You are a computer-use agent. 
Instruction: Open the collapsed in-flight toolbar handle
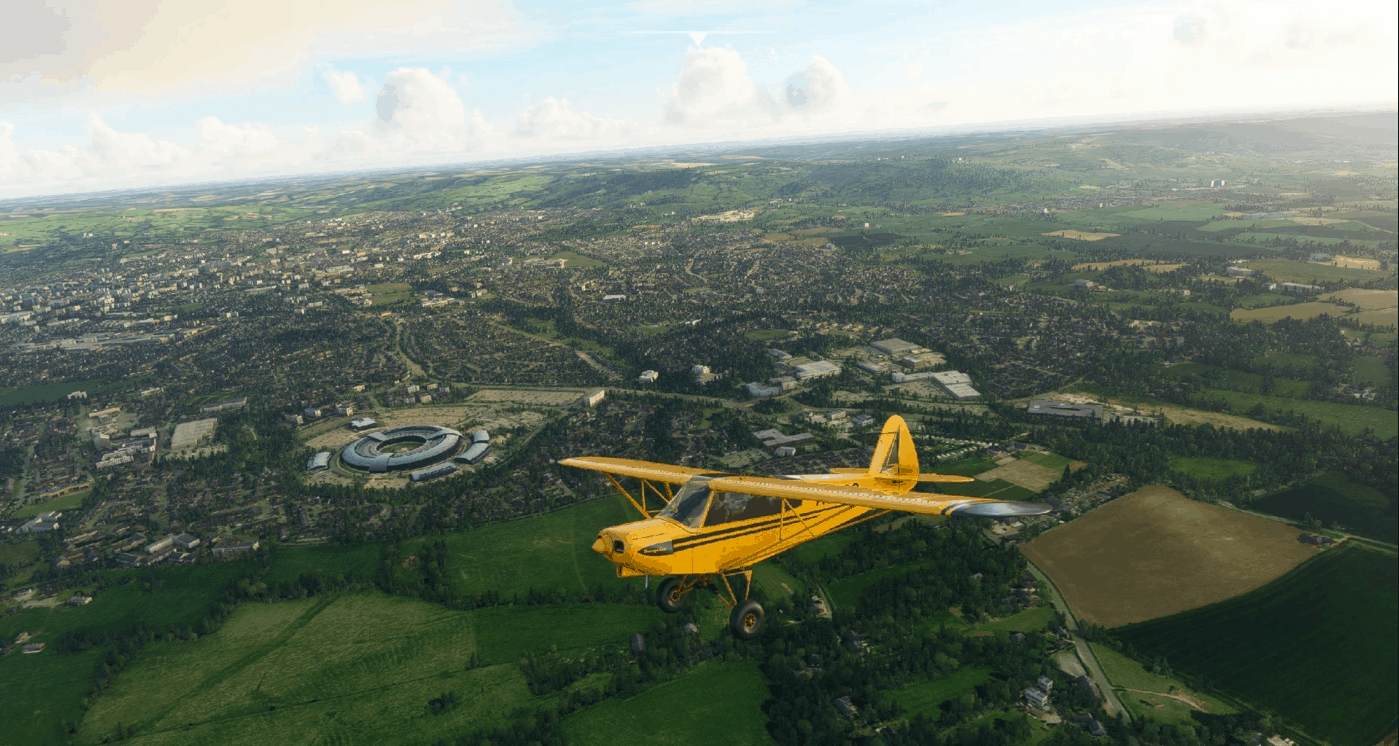[698, 37]
